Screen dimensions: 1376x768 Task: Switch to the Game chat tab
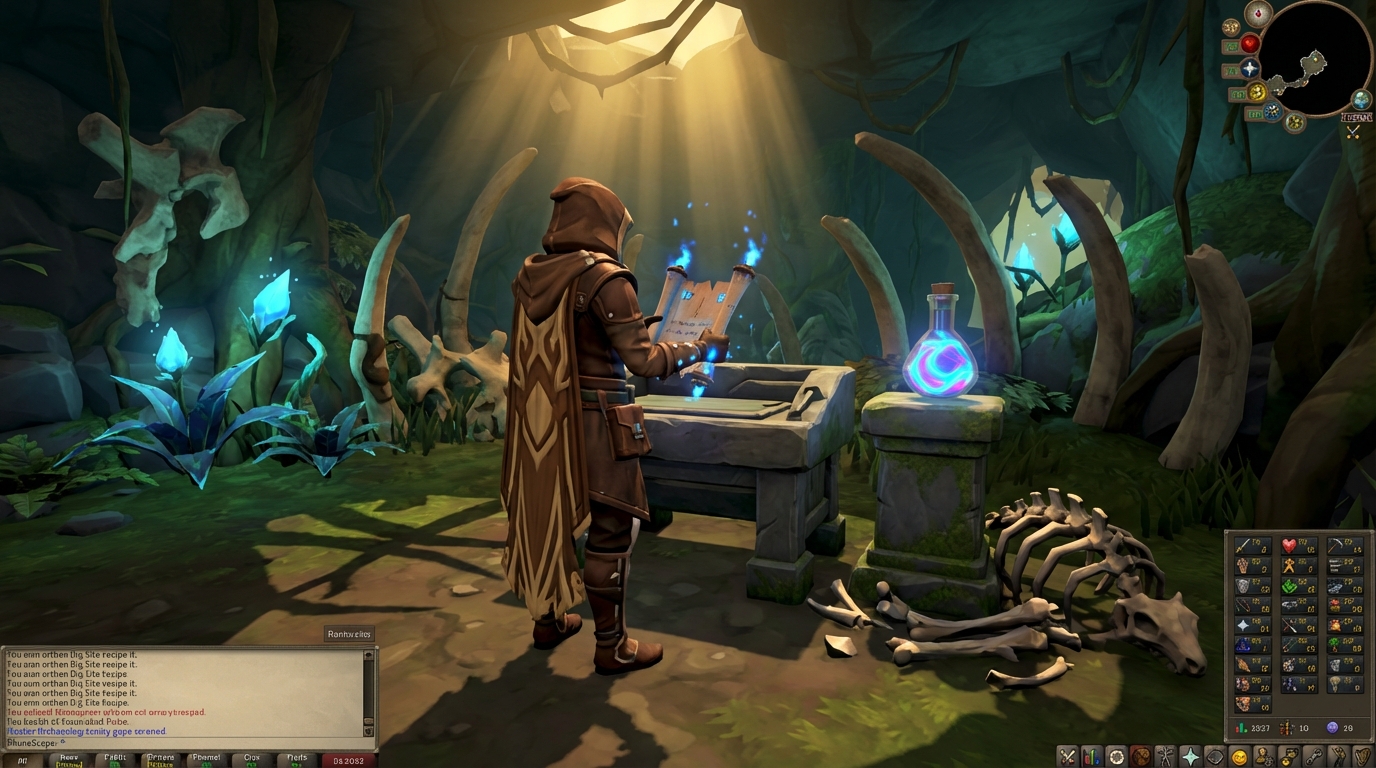click(x=70, y=760)
